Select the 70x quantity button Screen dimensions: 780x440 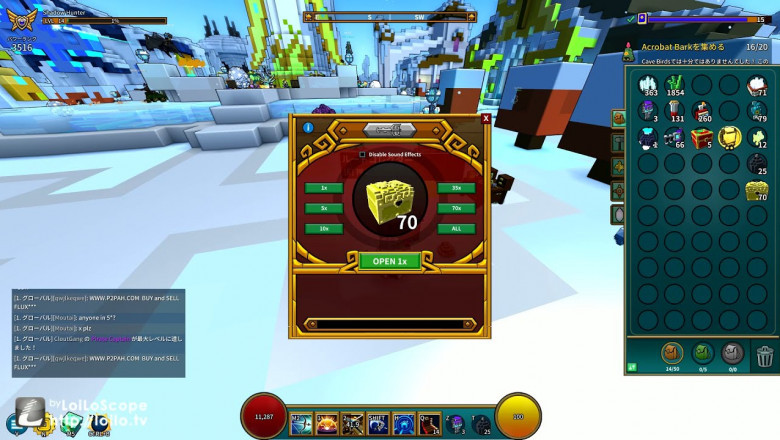455,208
